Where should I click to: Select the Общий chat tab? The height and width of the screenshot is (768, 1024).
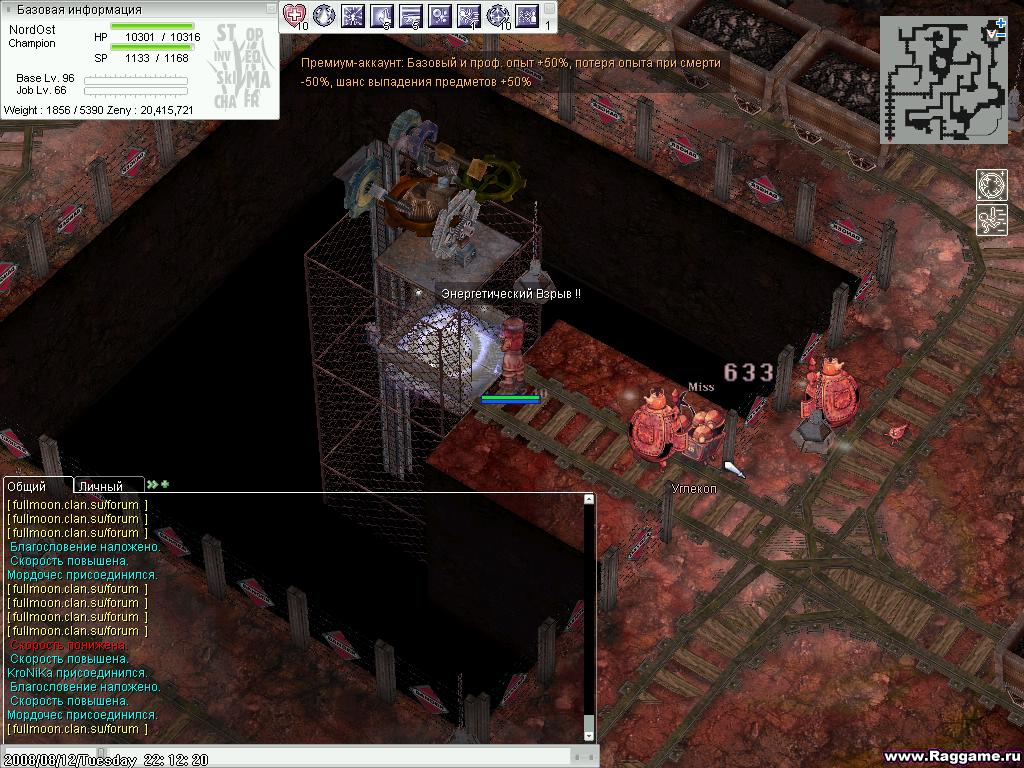pyautogui.click(x=37, y=486)
